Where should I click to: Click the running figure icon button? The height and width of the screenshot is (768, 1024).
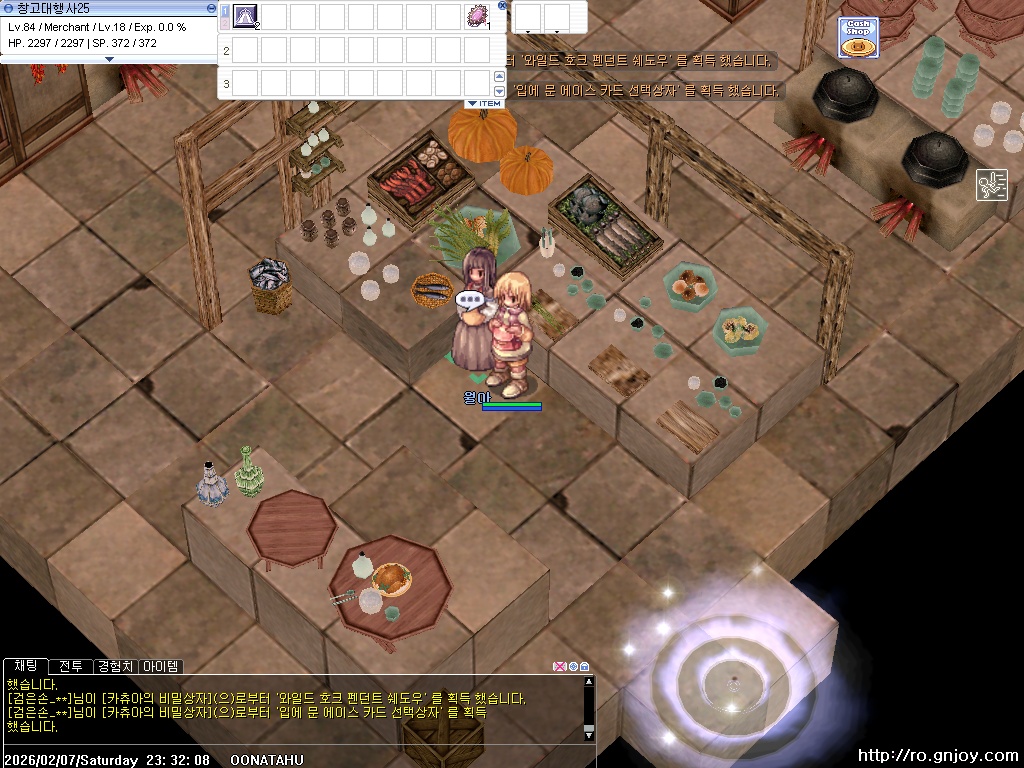pyautogui.click(x=992, y=185)
